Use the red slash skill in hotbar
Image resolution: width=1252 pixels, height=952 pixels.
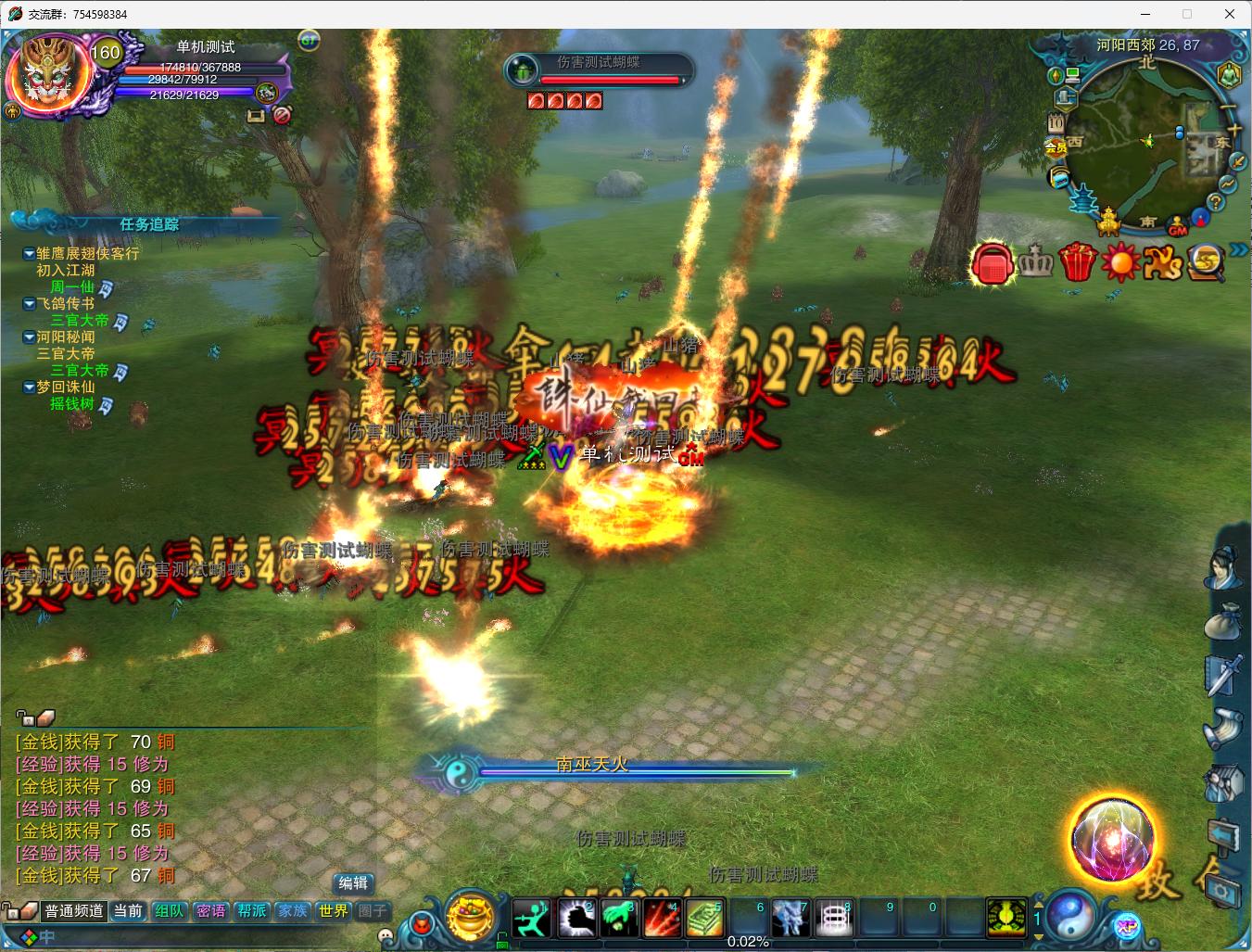[x=663, y=918]
